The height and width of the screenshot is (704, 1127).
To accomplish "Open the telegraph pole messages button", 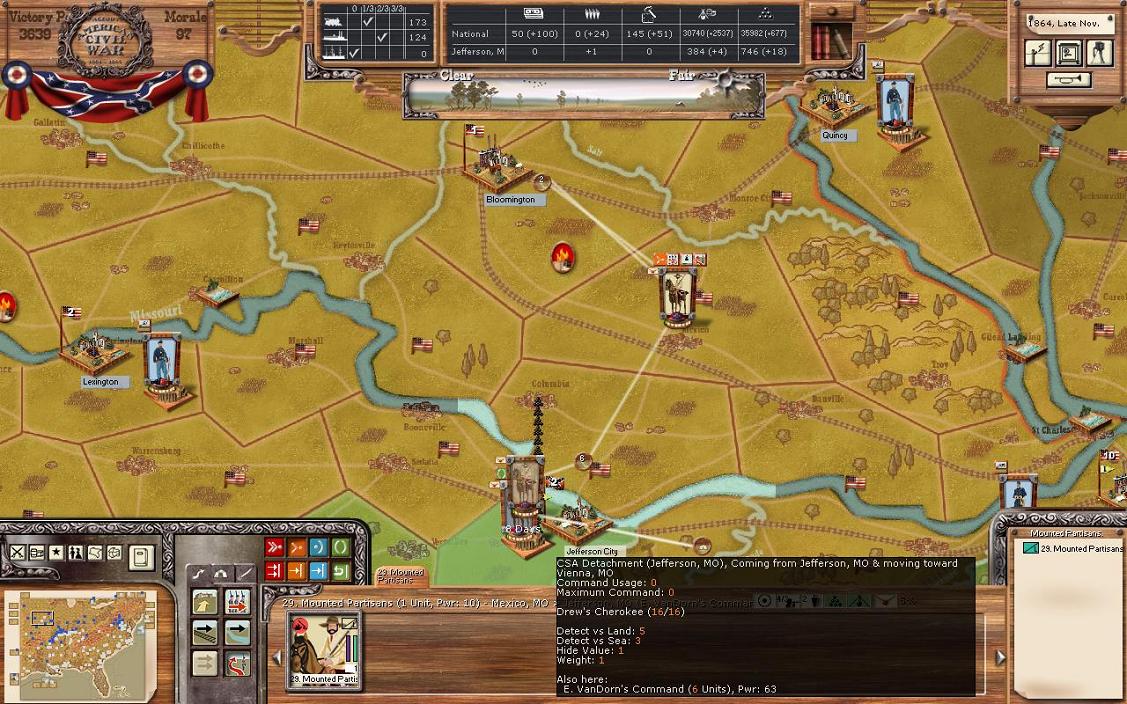I will coord(1038,53).
